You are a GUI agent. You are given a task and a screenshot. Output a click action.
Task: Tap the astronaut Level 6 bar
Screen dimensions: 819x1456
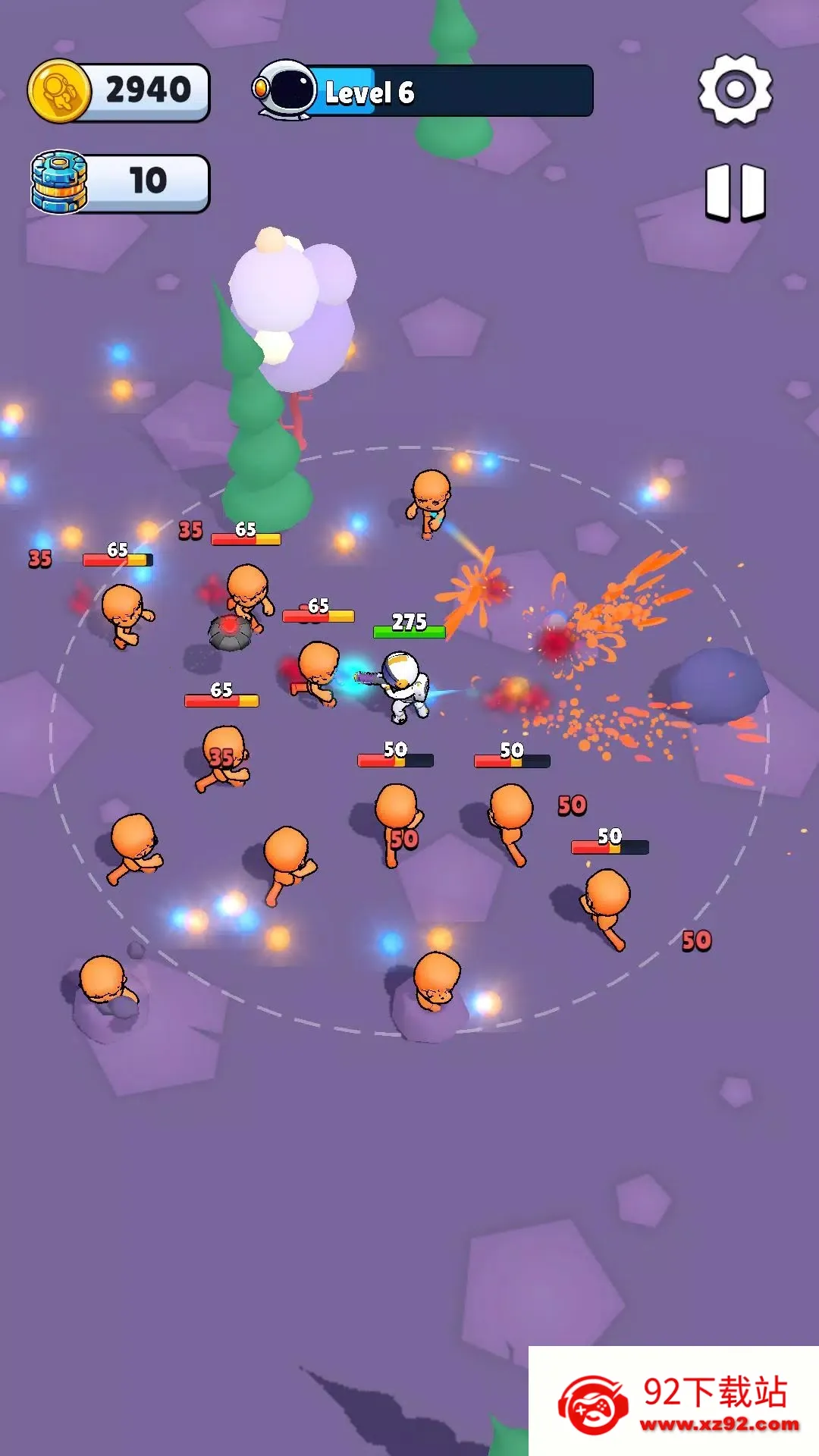[424, 91]
